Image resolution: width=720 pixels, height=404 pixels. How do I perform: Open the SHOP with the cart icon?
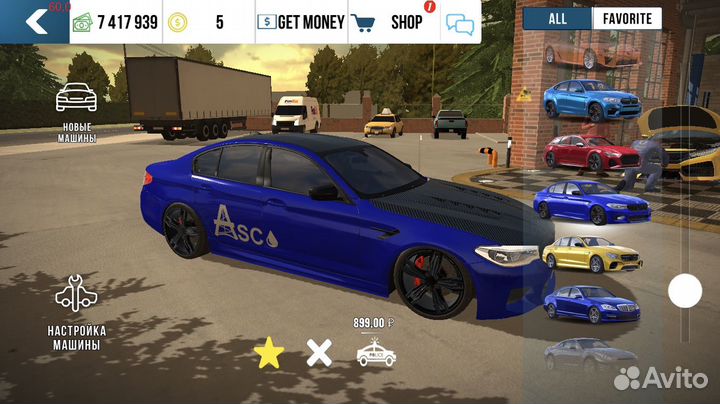[390, 21]
